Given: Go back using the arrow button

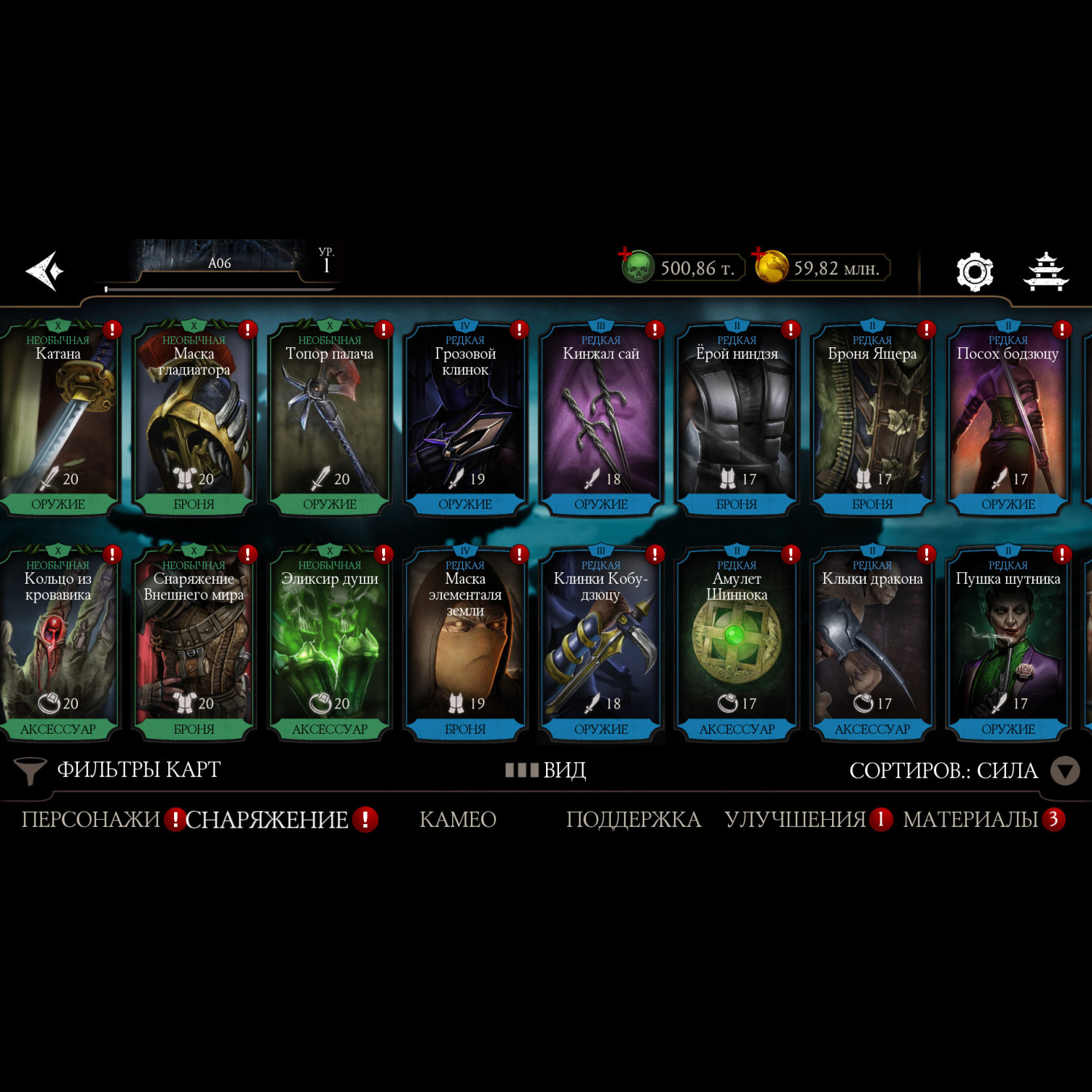Looking at the screenshot, I should 45,271.
